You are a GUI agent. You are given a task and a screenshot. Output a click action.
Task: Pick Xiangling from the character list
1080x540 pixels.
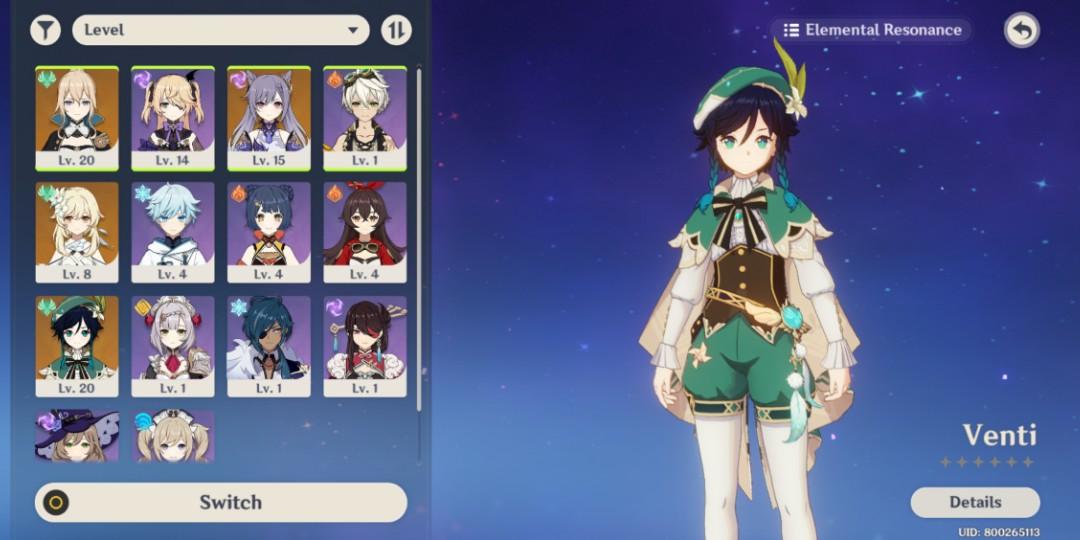pos(269,232)
